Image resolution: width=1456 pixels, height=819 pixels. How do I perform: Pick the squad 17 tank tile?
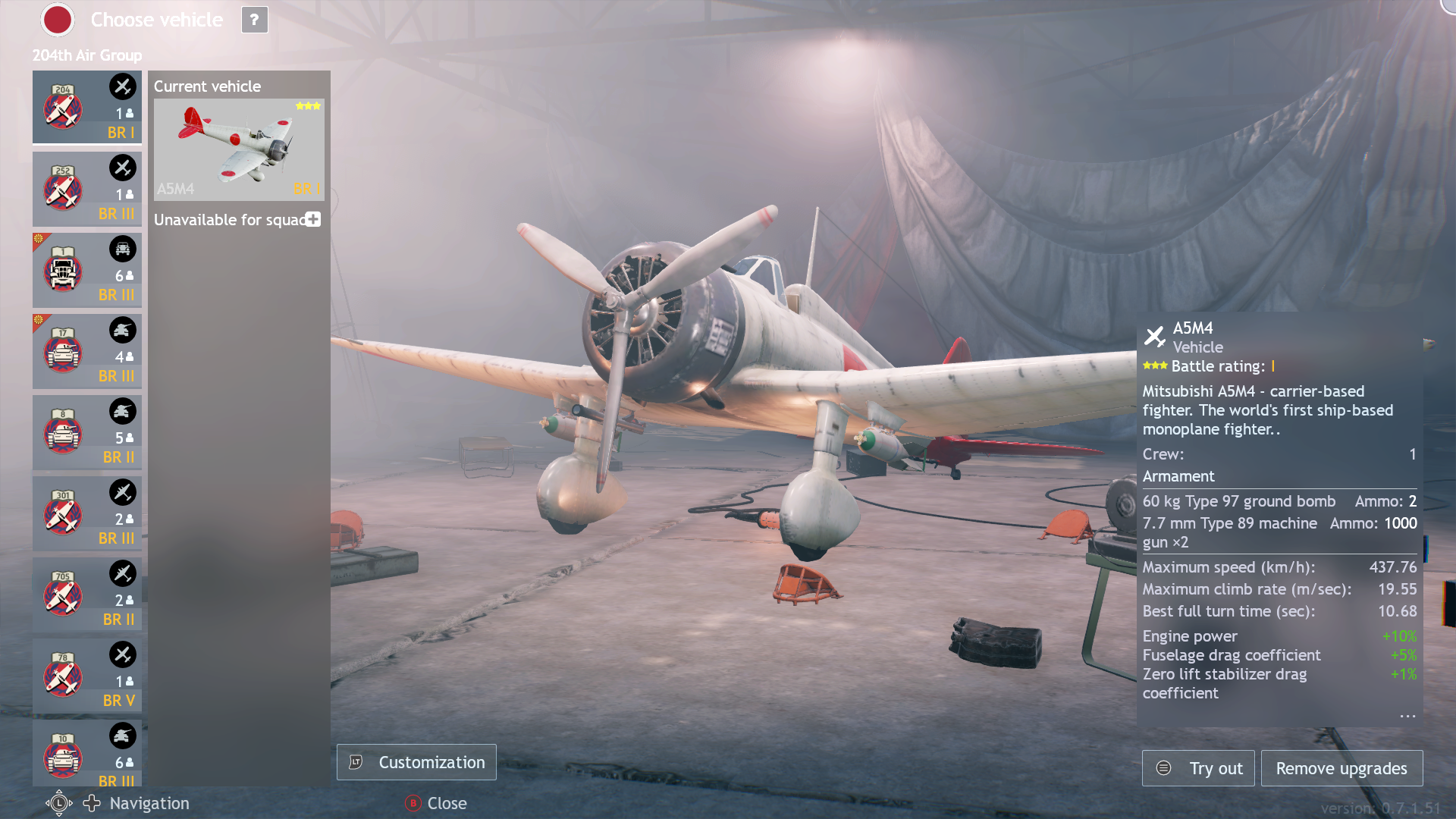[x=86, y=351]
